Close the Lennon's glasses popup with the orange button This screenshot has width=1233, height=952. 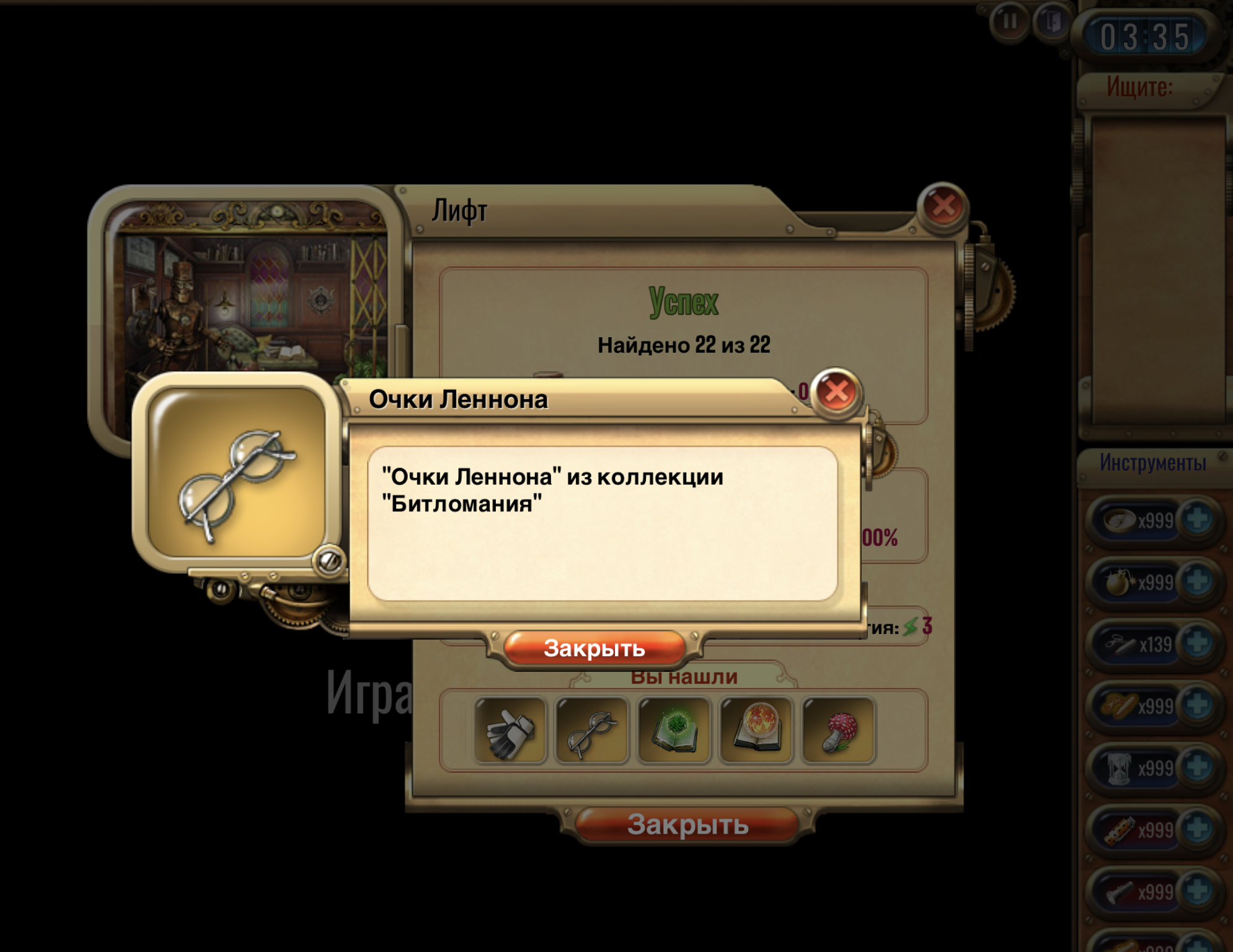pyautogui.click(x=594, y=648)
